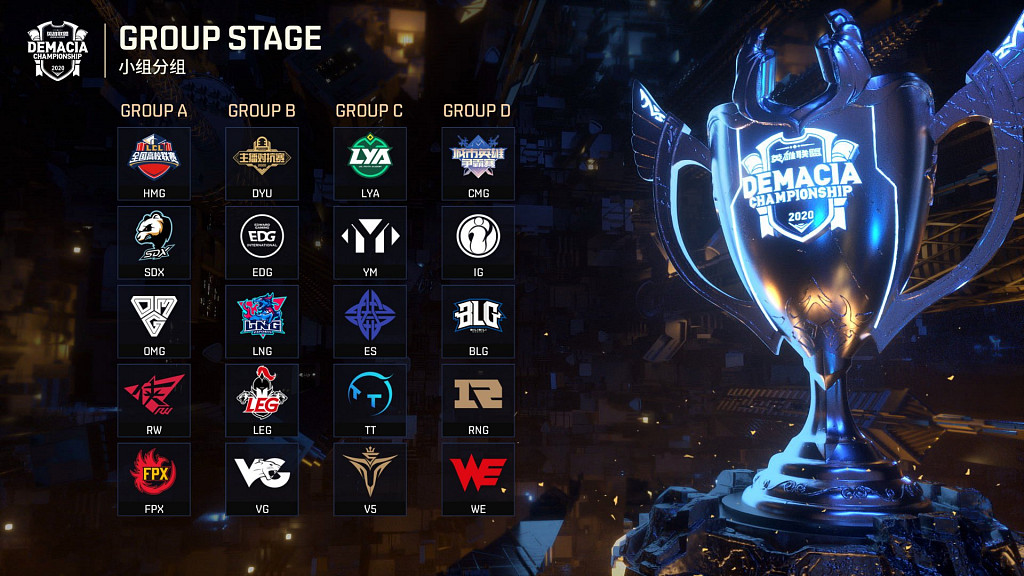Select the LYA team tile
The image size is (1024, 576).
tap(370, 164)
